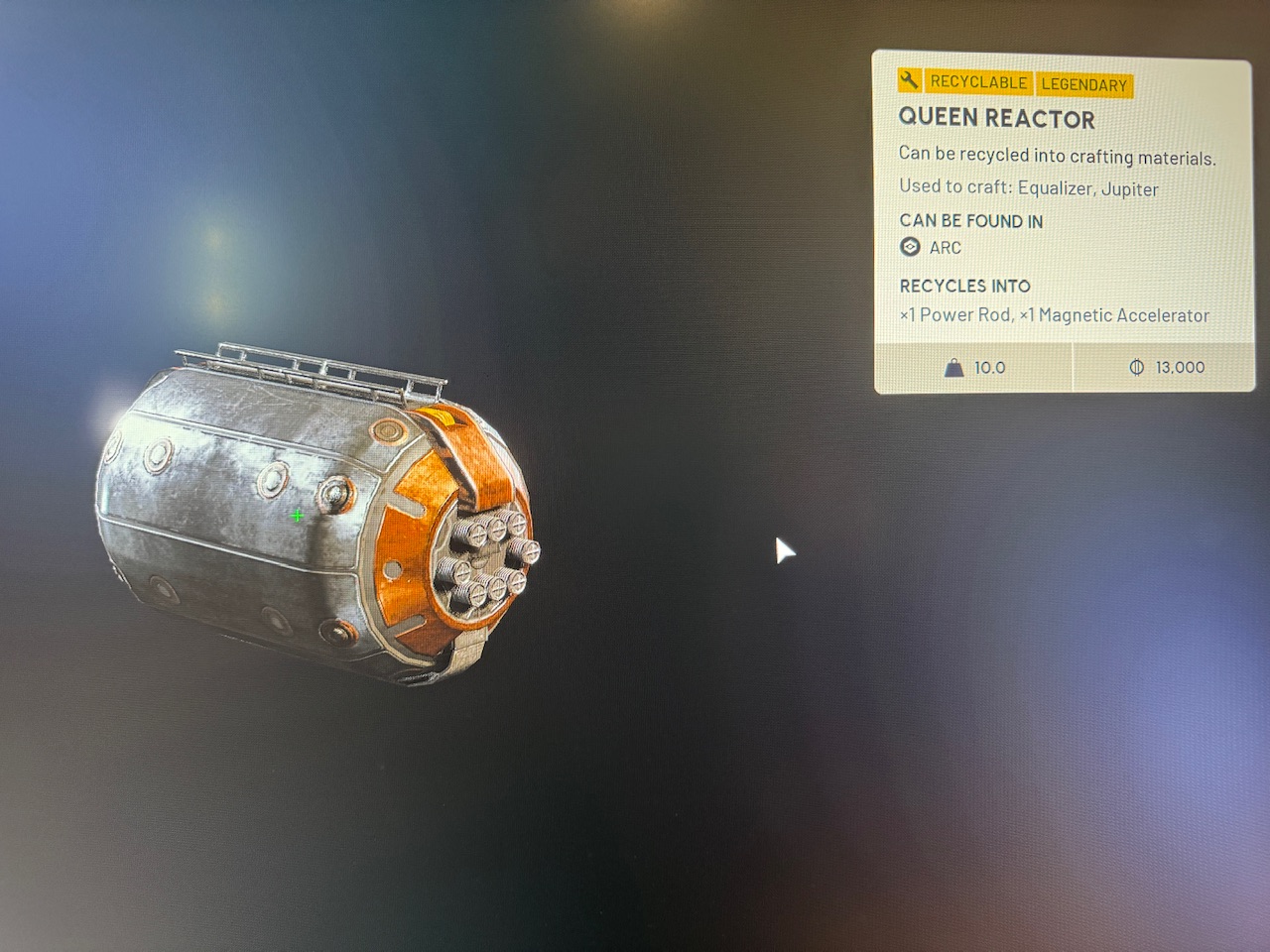Click the green crosshair on the reactor model

point(296,516)
